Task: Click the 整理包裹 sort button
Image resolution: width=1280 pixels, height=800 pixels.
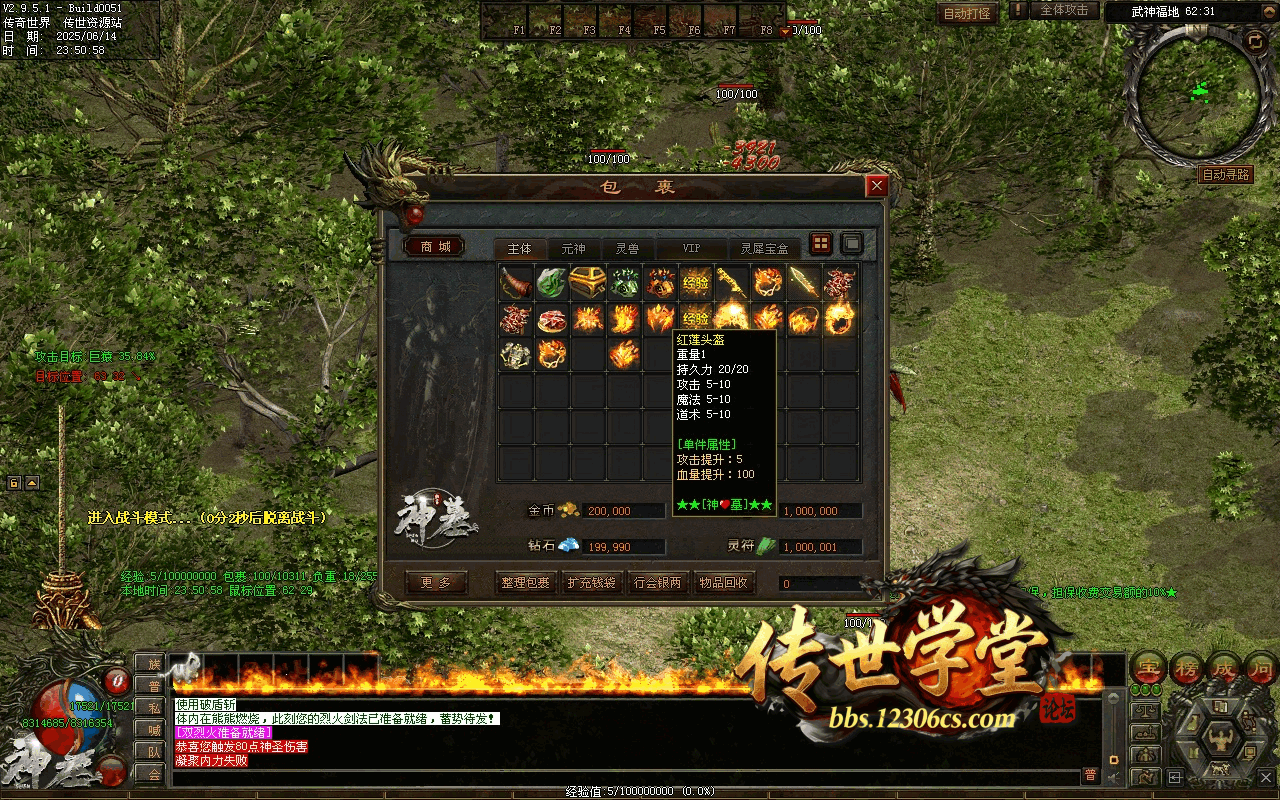Action: click(x=526, y=583)
